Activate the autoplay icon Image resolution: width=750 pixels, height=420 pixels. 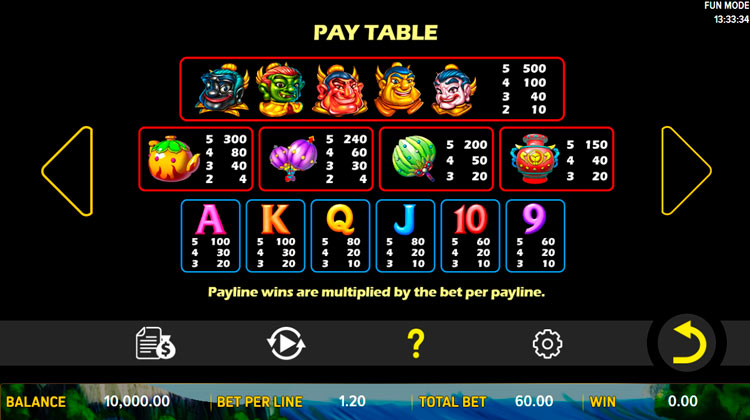coord(286,343)
